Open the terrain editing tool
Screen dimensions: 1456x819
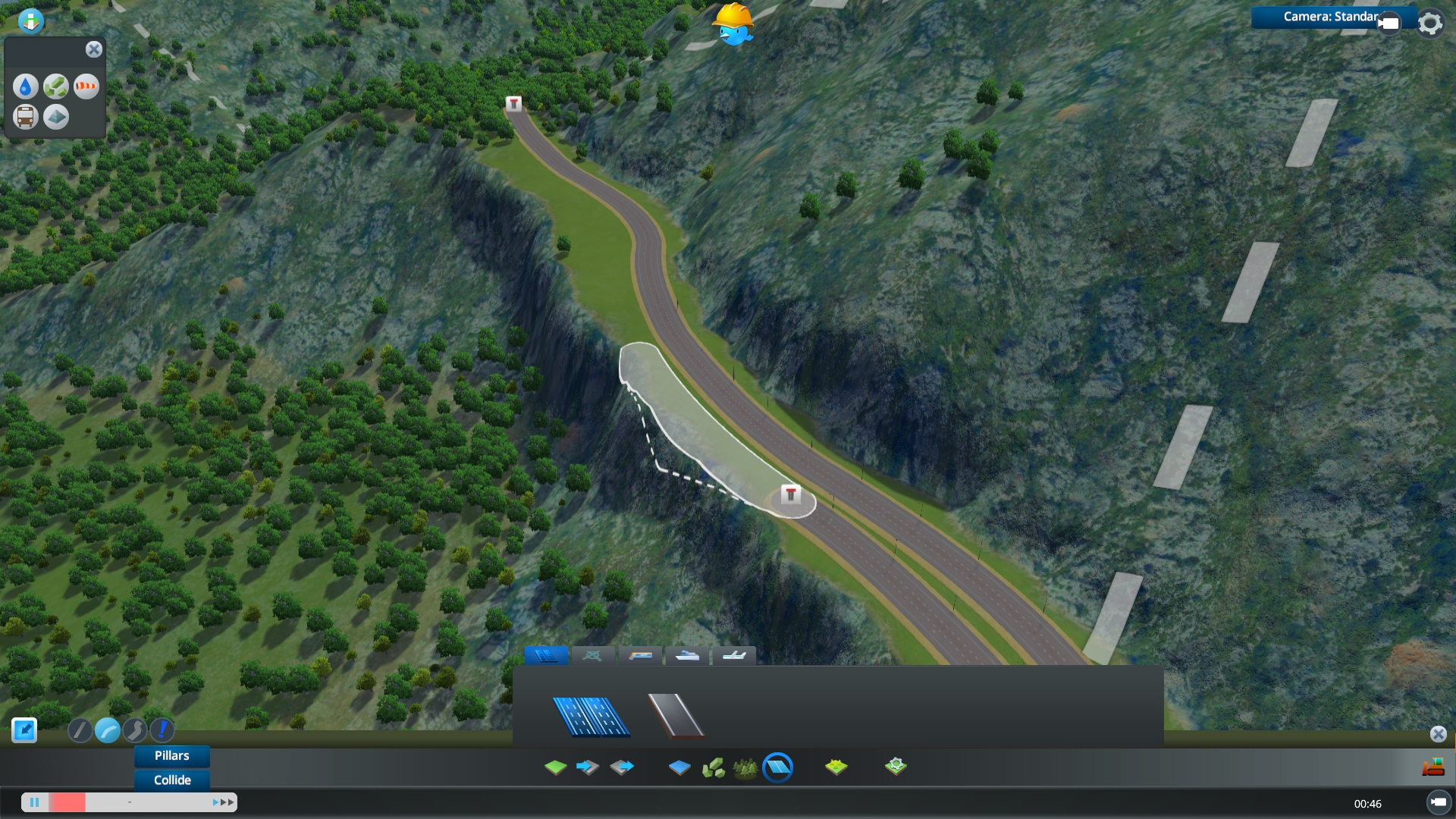(555, 767)
